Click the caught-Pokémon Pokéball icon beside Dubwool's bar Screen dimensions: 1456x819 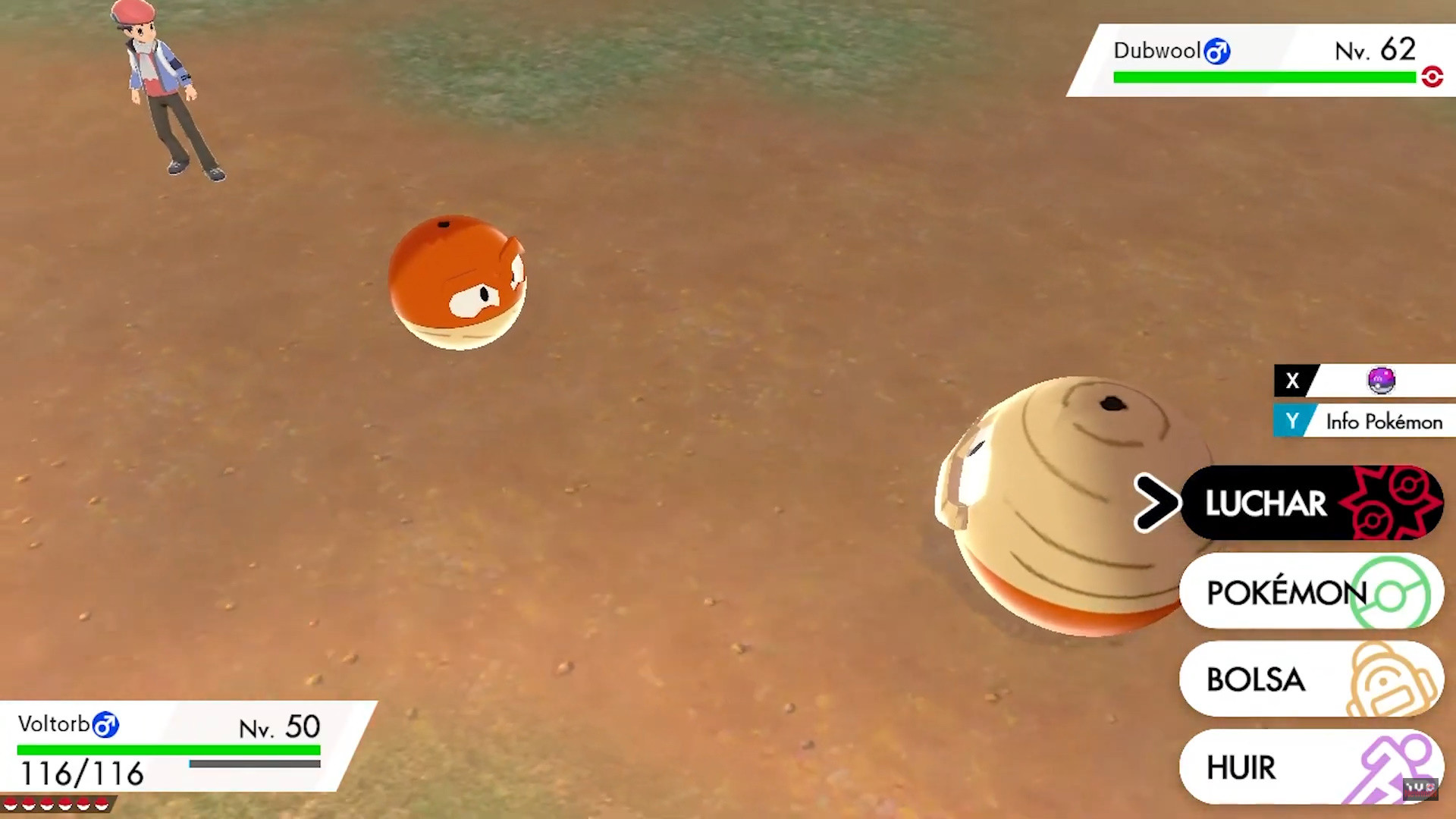point(1432,77)
